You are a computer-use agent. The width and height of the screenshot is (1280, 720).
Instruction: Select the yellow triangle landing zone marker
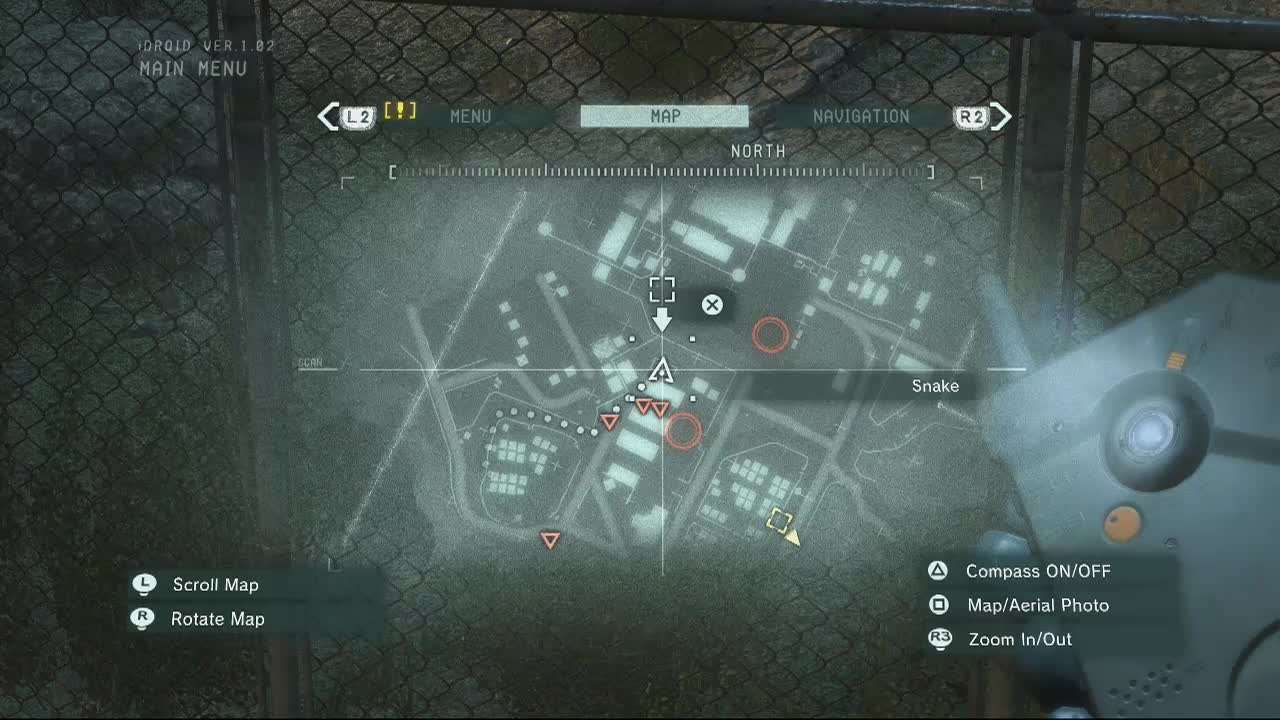793,536
